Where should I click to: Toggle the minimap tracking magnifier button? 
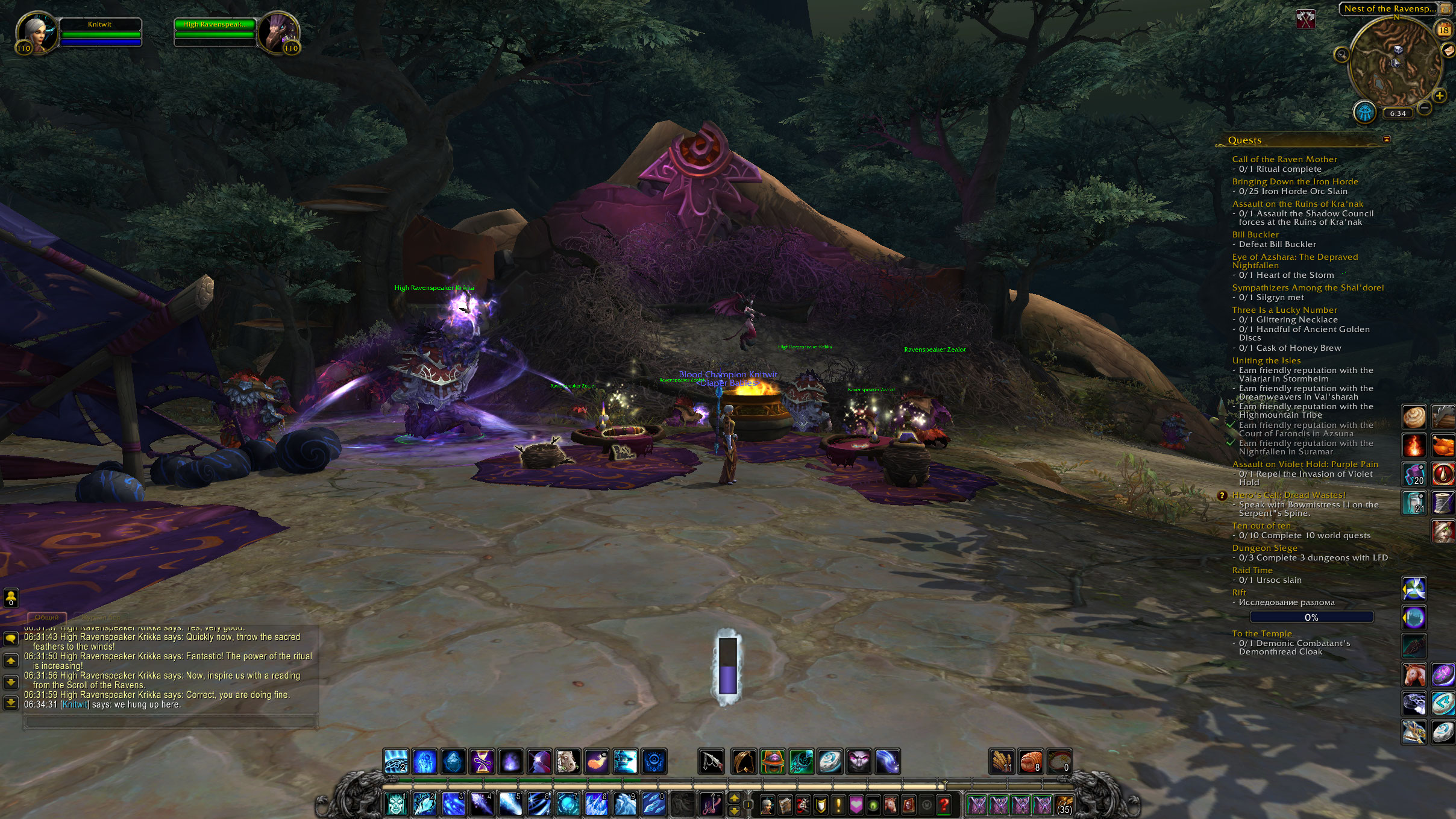click(1341, 55)
